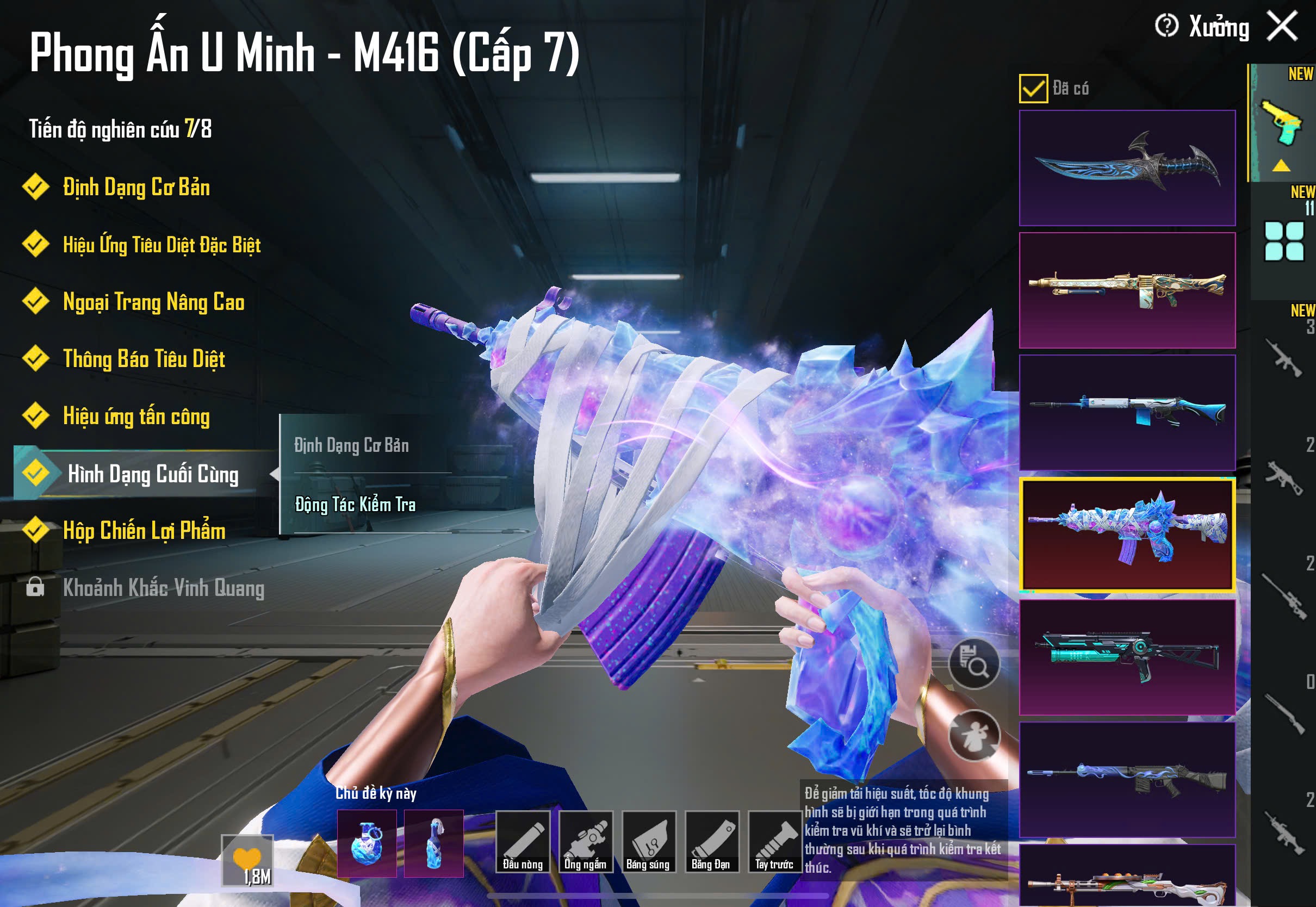Select the blue curved blade skin thumbnail

click(x=1127, y=167)
